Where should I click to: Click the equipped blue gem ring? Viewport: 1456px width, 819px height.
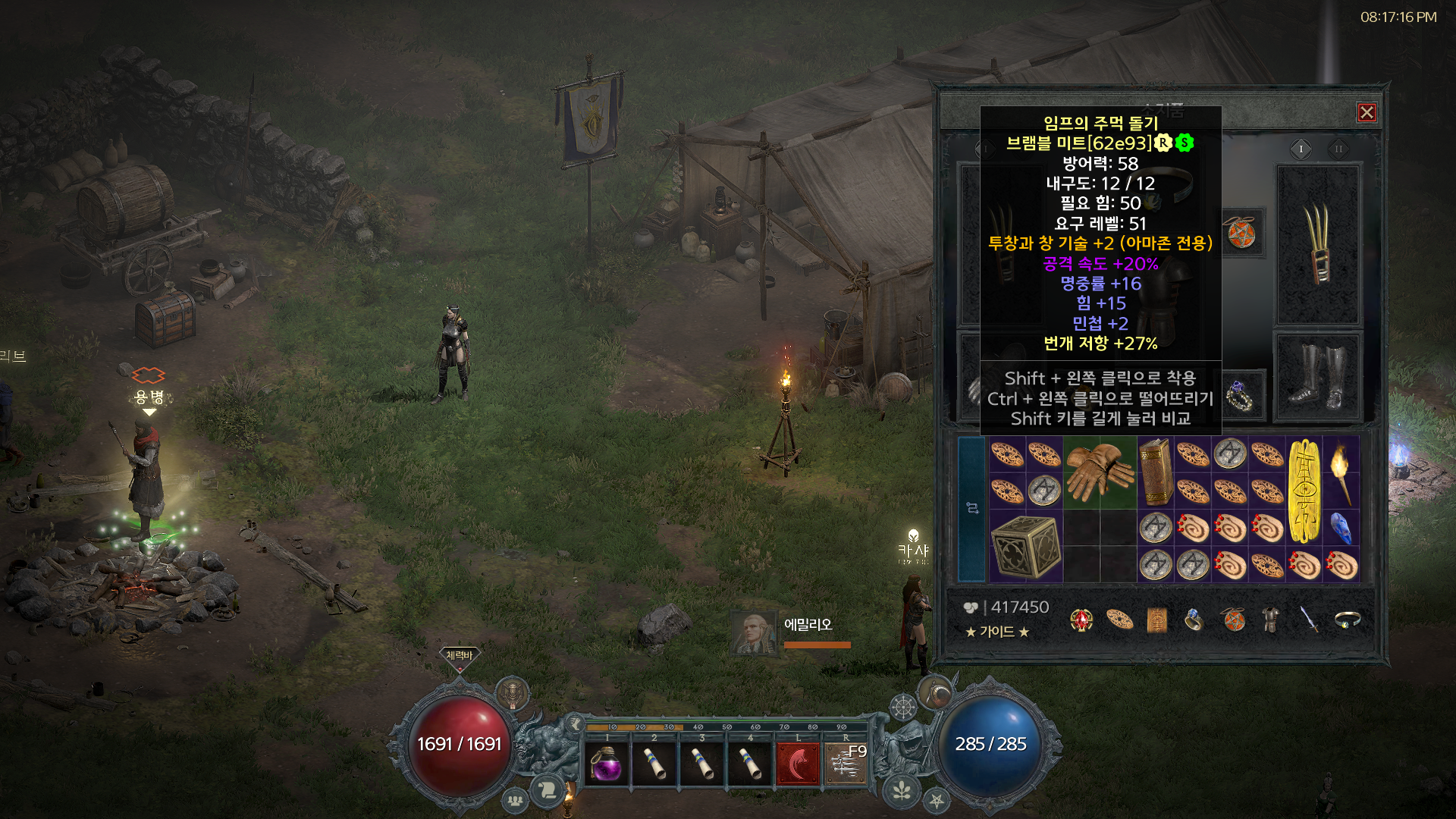point(1240,394)
